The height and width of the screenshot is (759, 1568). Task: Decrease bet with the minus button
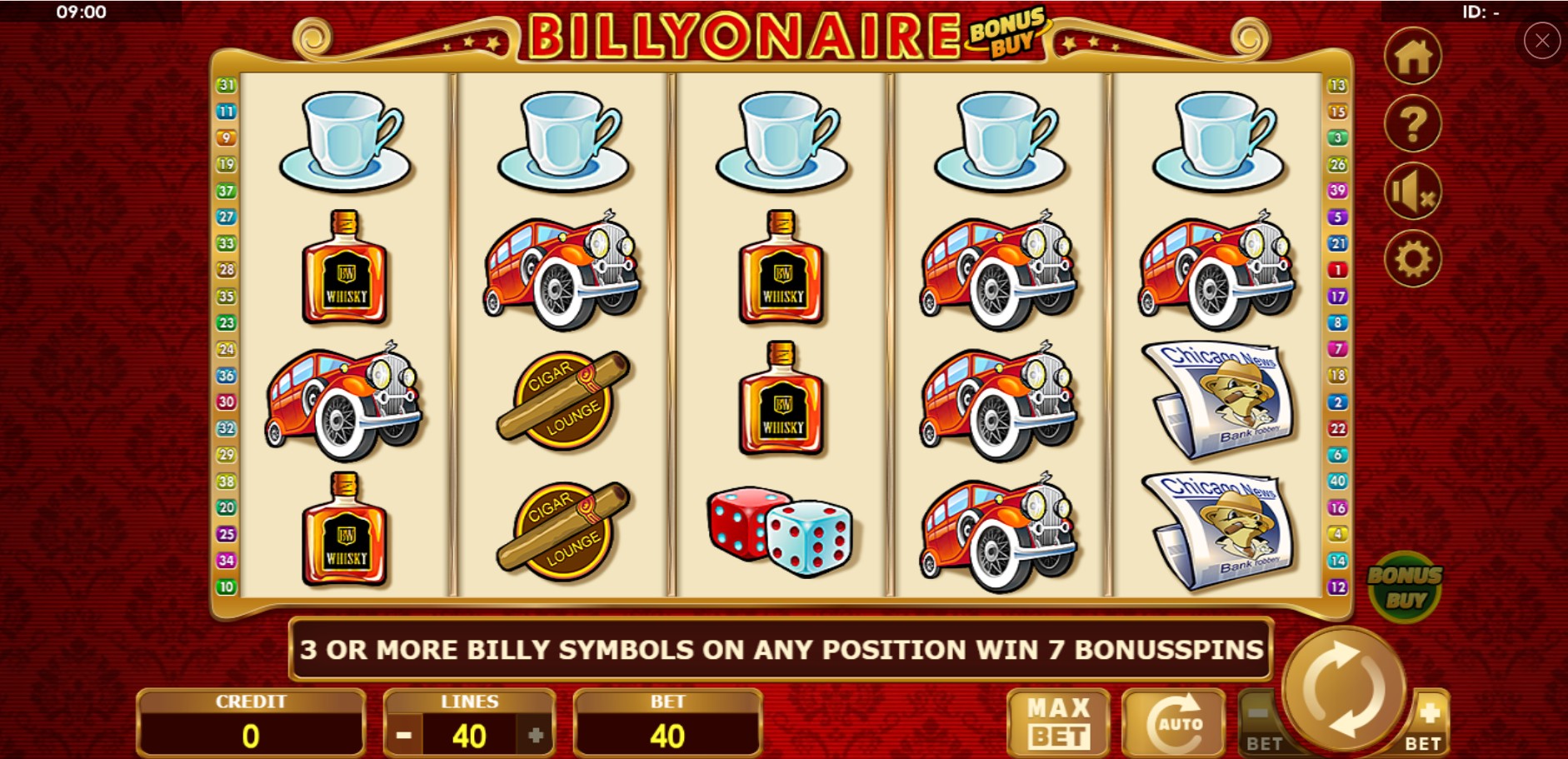[1257, 718]
